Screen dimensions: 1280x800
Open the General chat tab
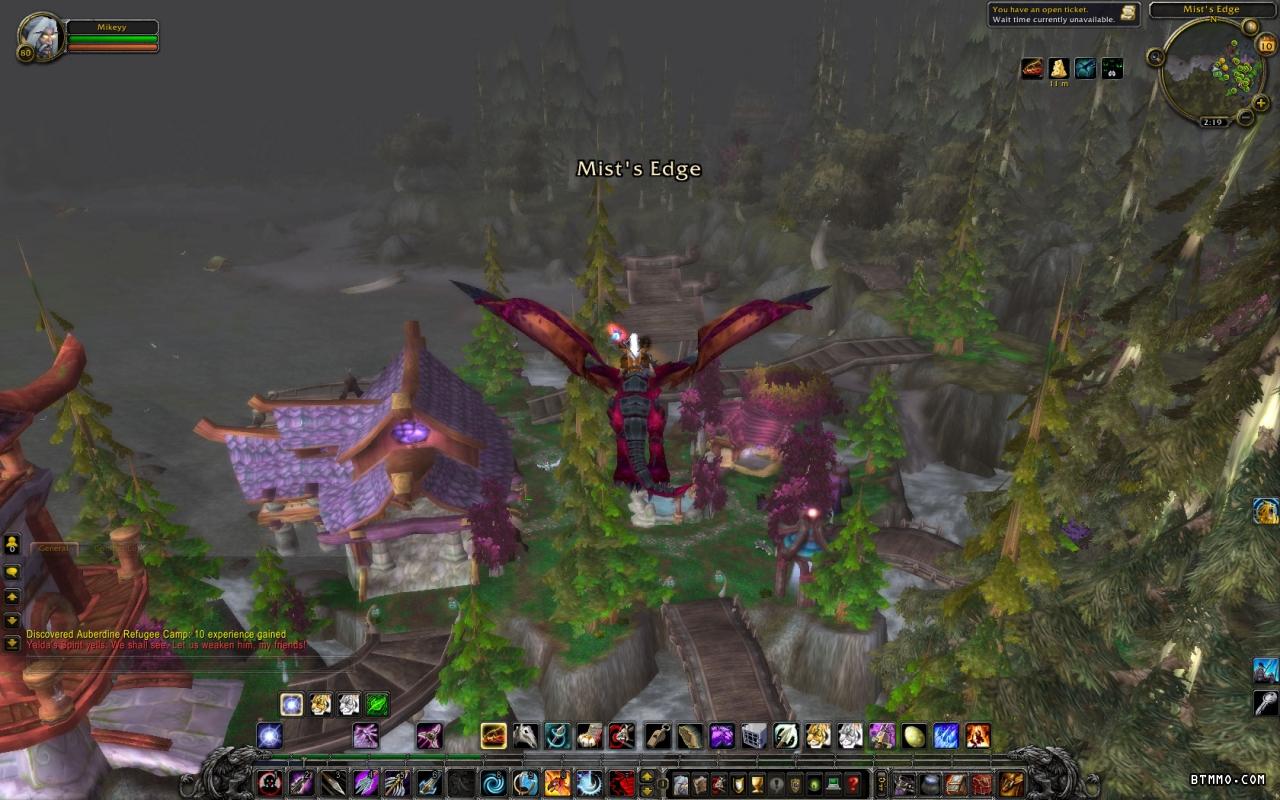(x=53, y=548)
